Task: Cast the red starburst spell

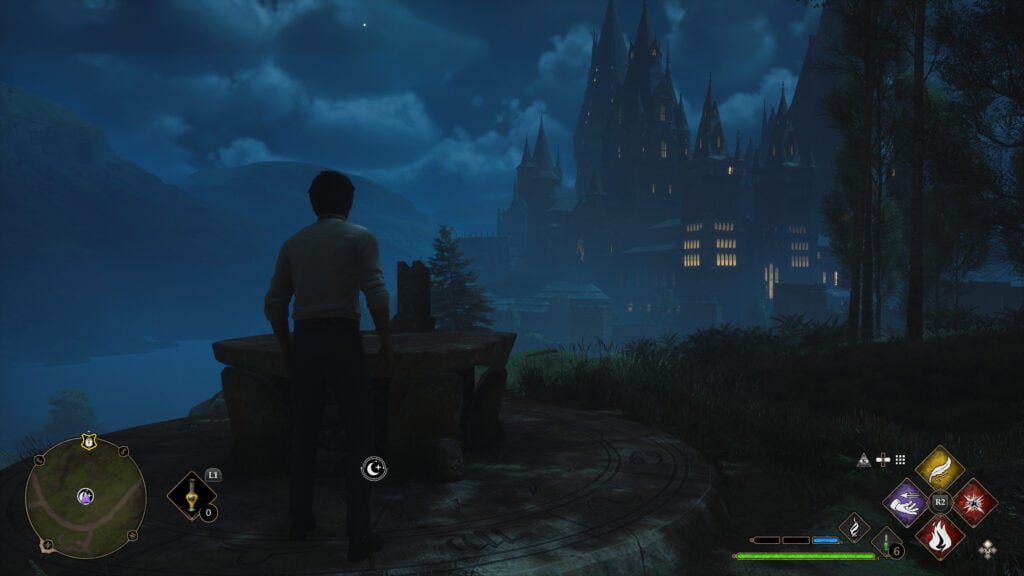Action: point(974,502)
